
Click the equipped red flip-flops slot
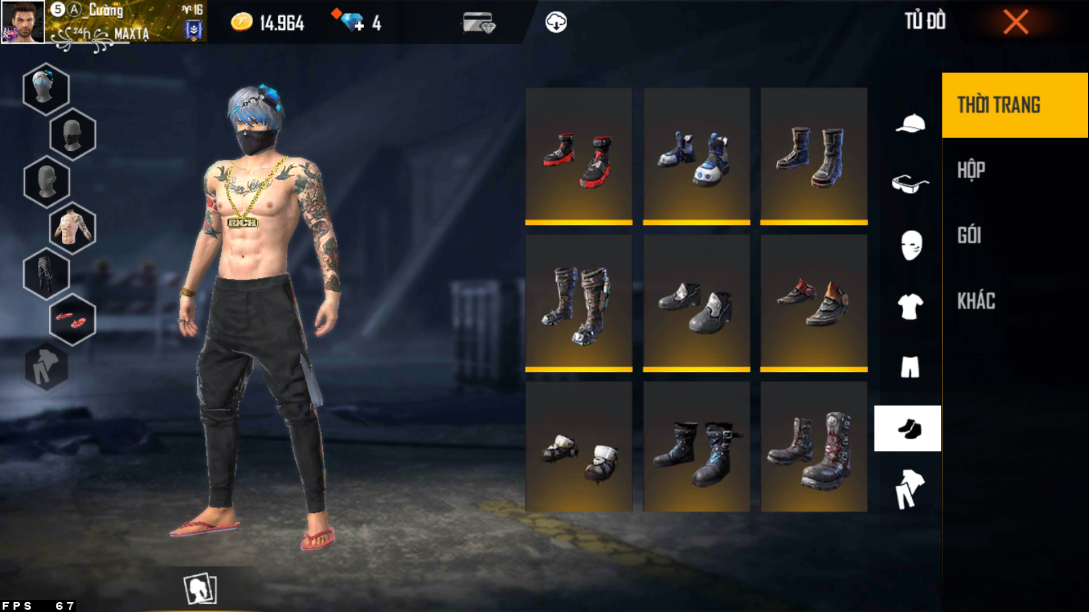pyautogui.click(x=72, y=319)
